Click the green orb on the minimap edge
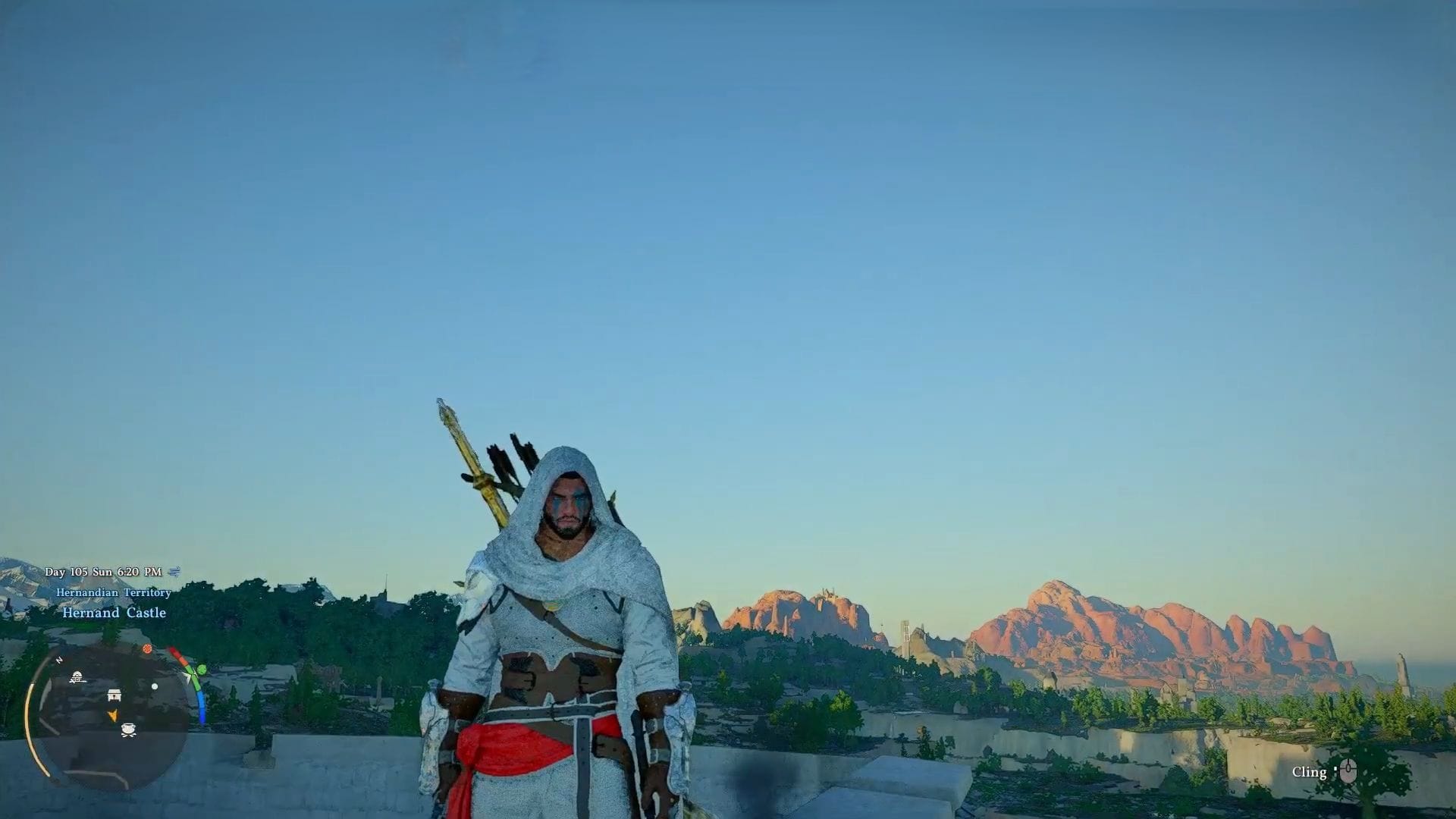Screen dimensions: 1456x819 [x=201, y=670]
